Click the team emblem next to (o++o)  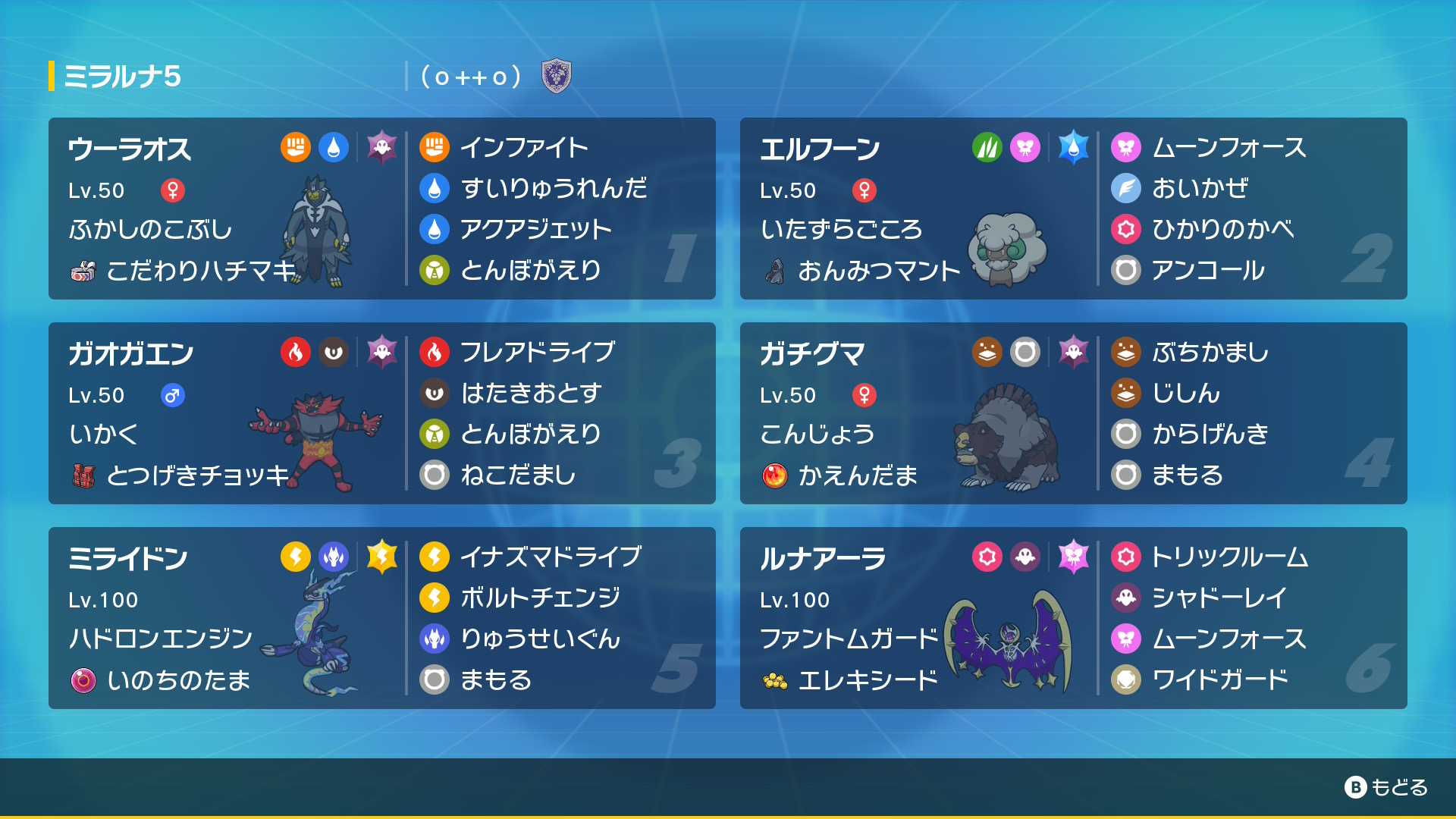pyautogui.click(x=557, y=75)
